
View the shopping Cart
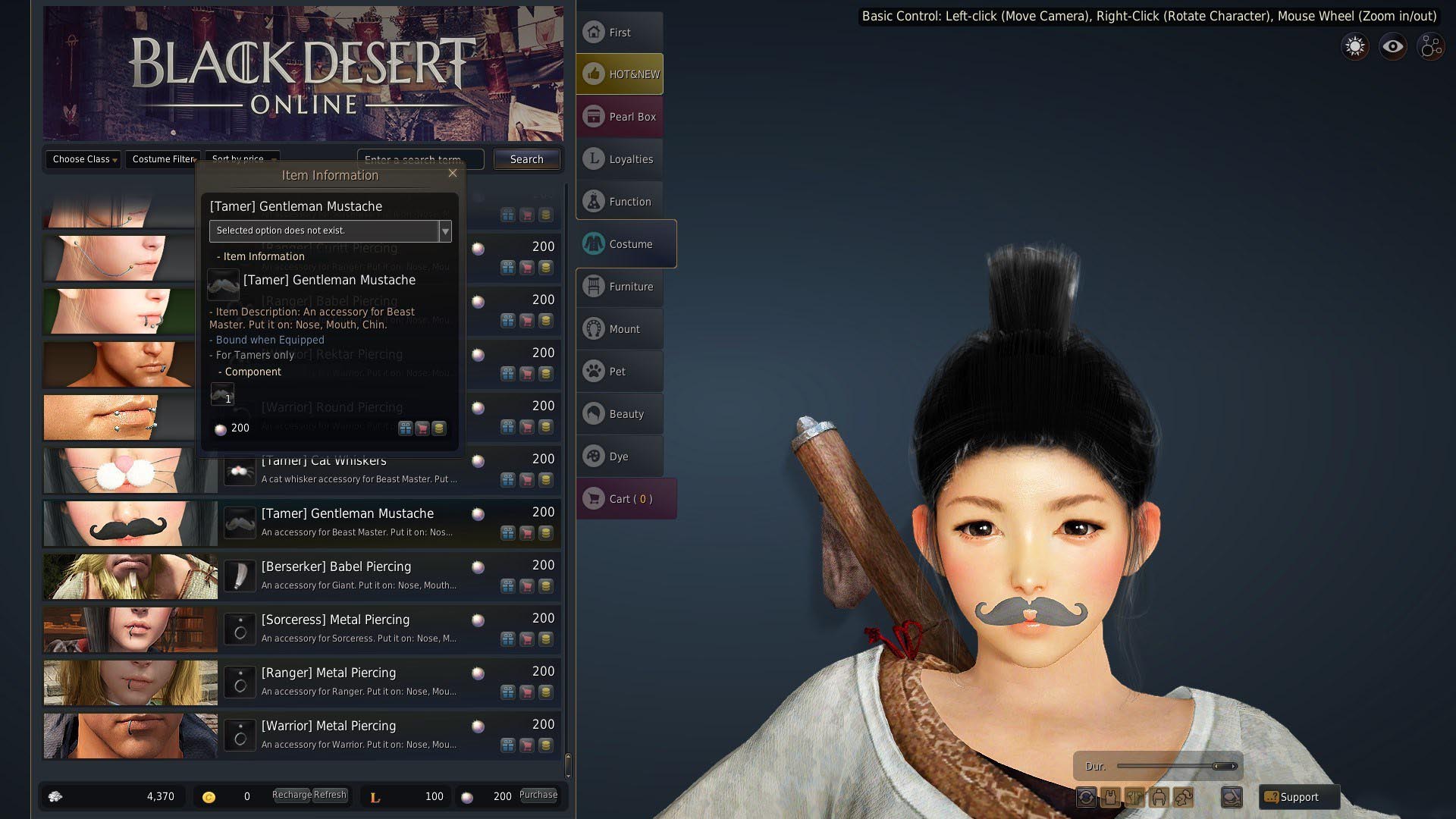coord(626,499)
